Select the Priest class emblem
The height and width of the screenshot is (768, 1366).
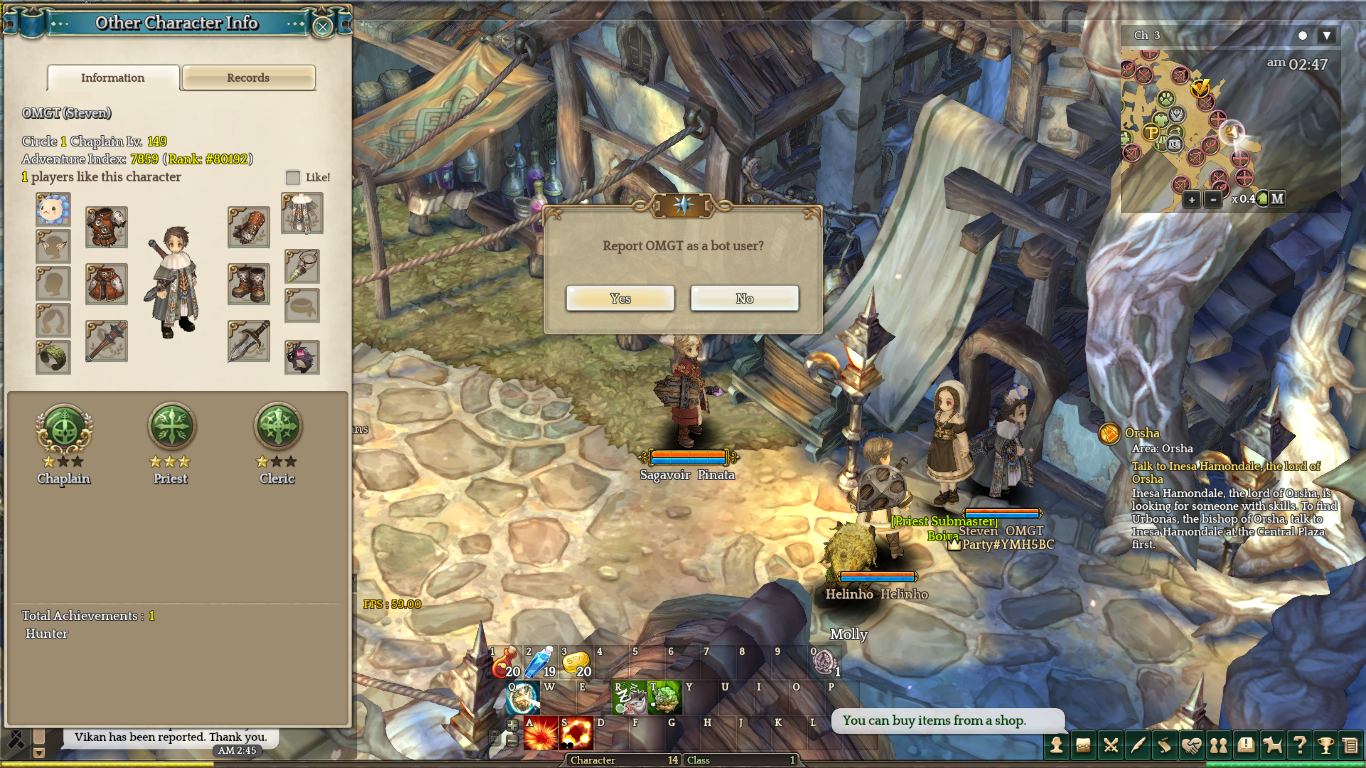(171, 428)
